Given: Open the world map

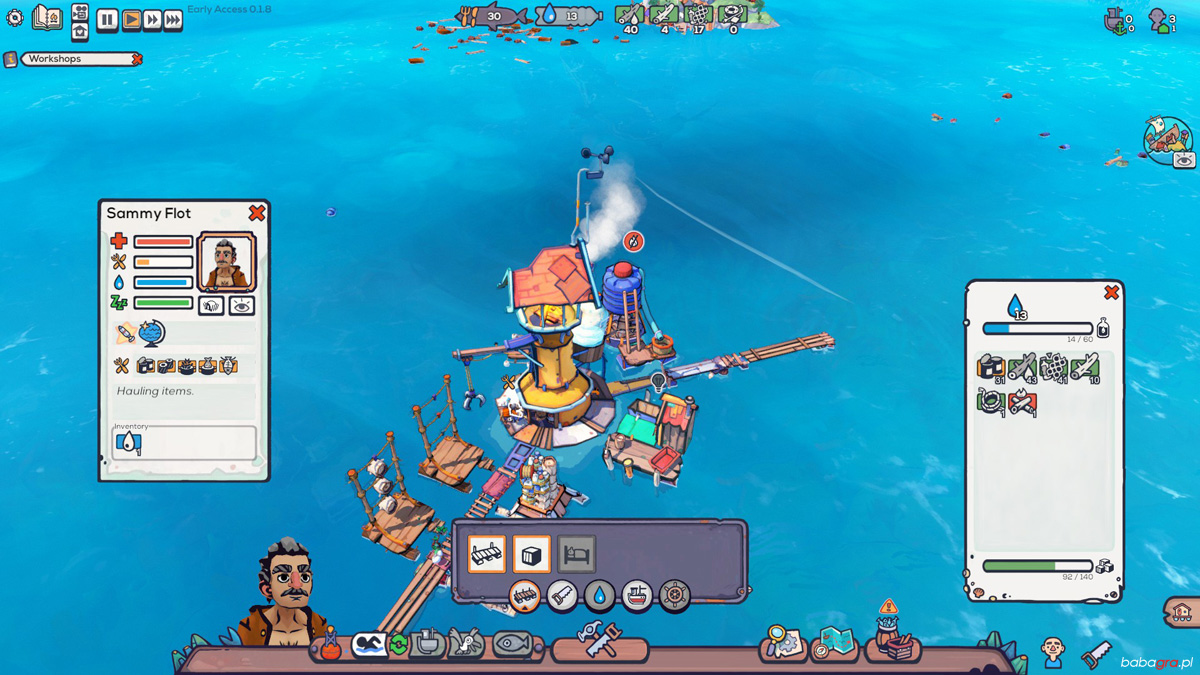Looking at the screenshot, I should coord(835,641).
